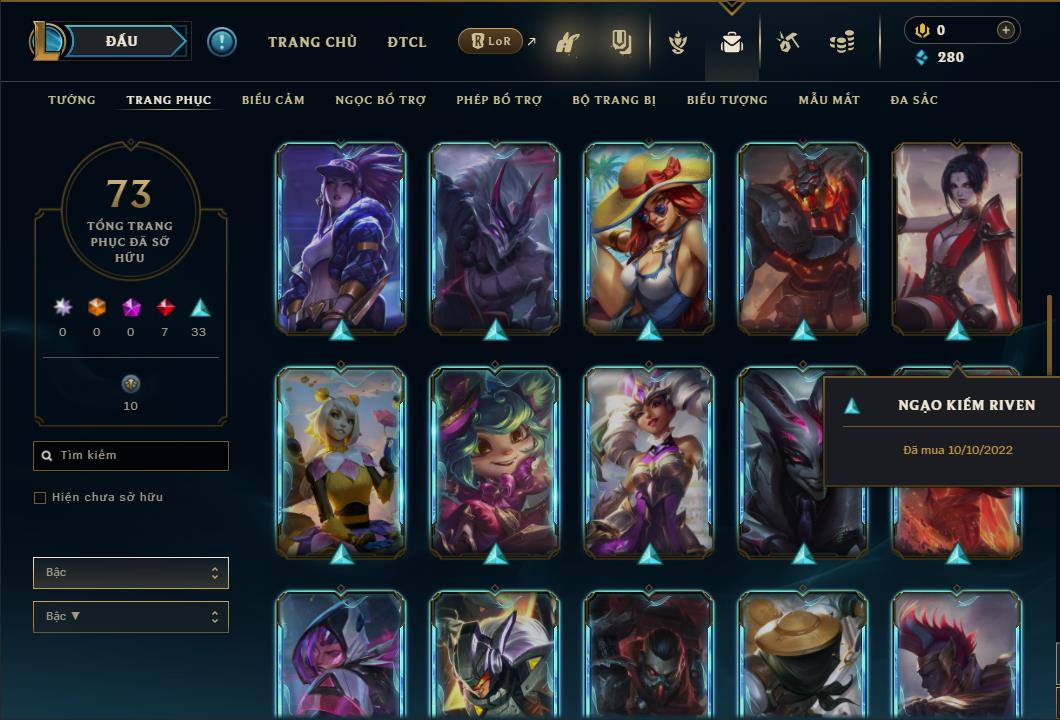
Task: Switch to the BIỂU CẢM tab
Action: pyautogui.click(x=273, y=100)
